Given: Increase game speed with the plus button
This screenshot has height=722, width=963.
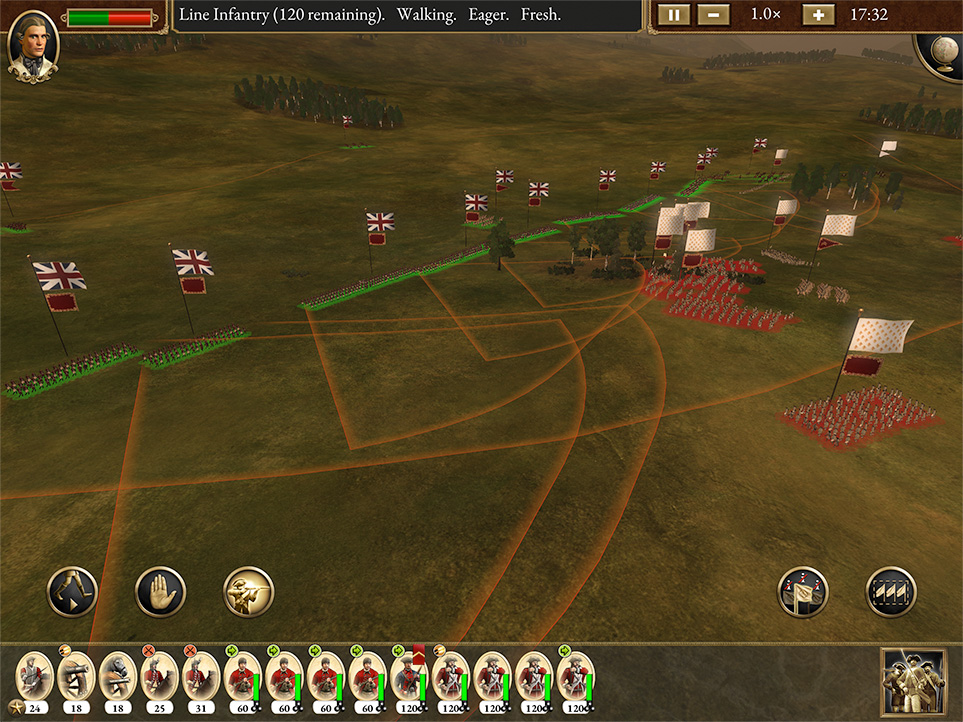Looking at the screenshot, I should tap(817, 16).
